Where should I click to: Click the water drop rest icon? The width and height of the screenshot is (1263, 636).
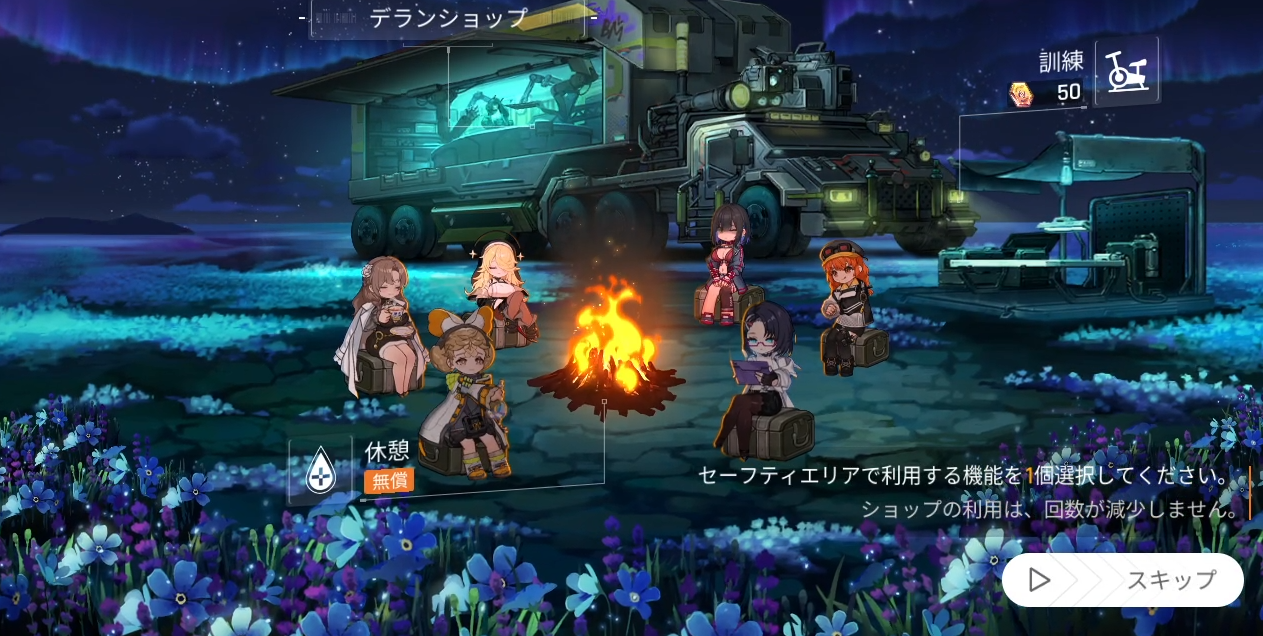pyautogui.click(x=320, y=469)
